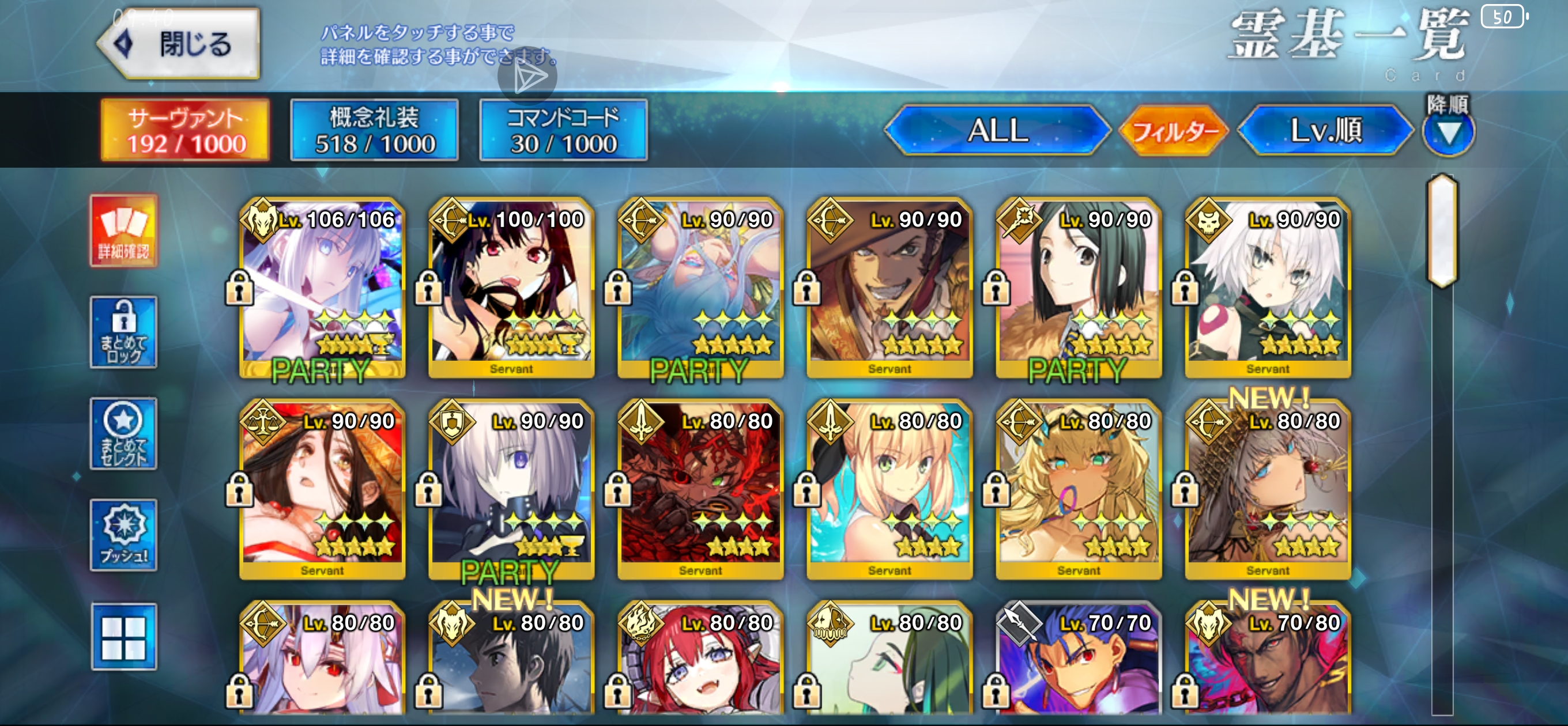Change grid layout with four-square icon
Image resolution: width=1568 pixels, height=726 pixels.
pyautogui.click(x=123, y=637)
